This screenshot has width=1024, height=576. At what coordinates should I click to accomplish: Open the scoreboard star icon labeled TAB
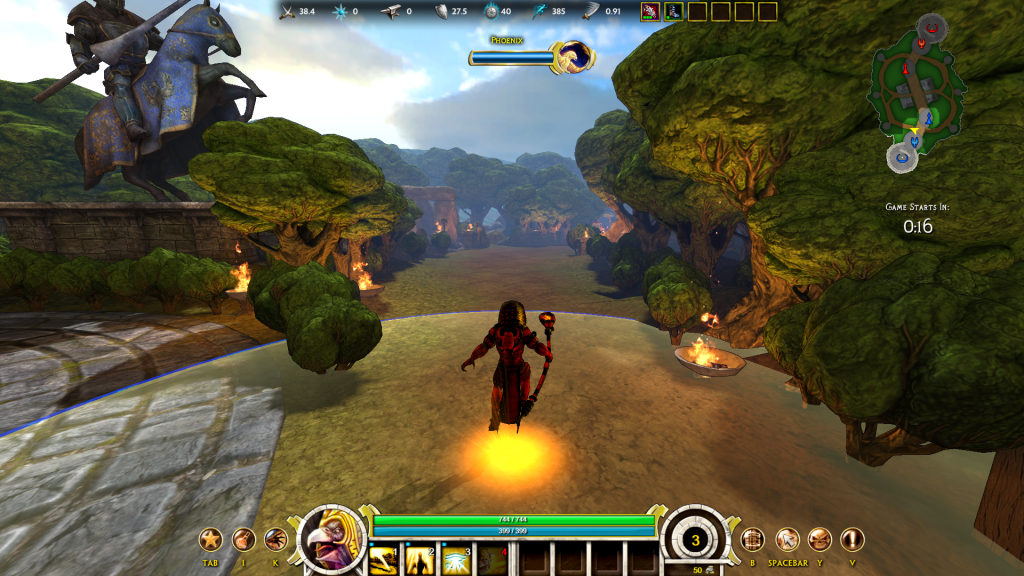pyautogui.click(x=211, y=540)
